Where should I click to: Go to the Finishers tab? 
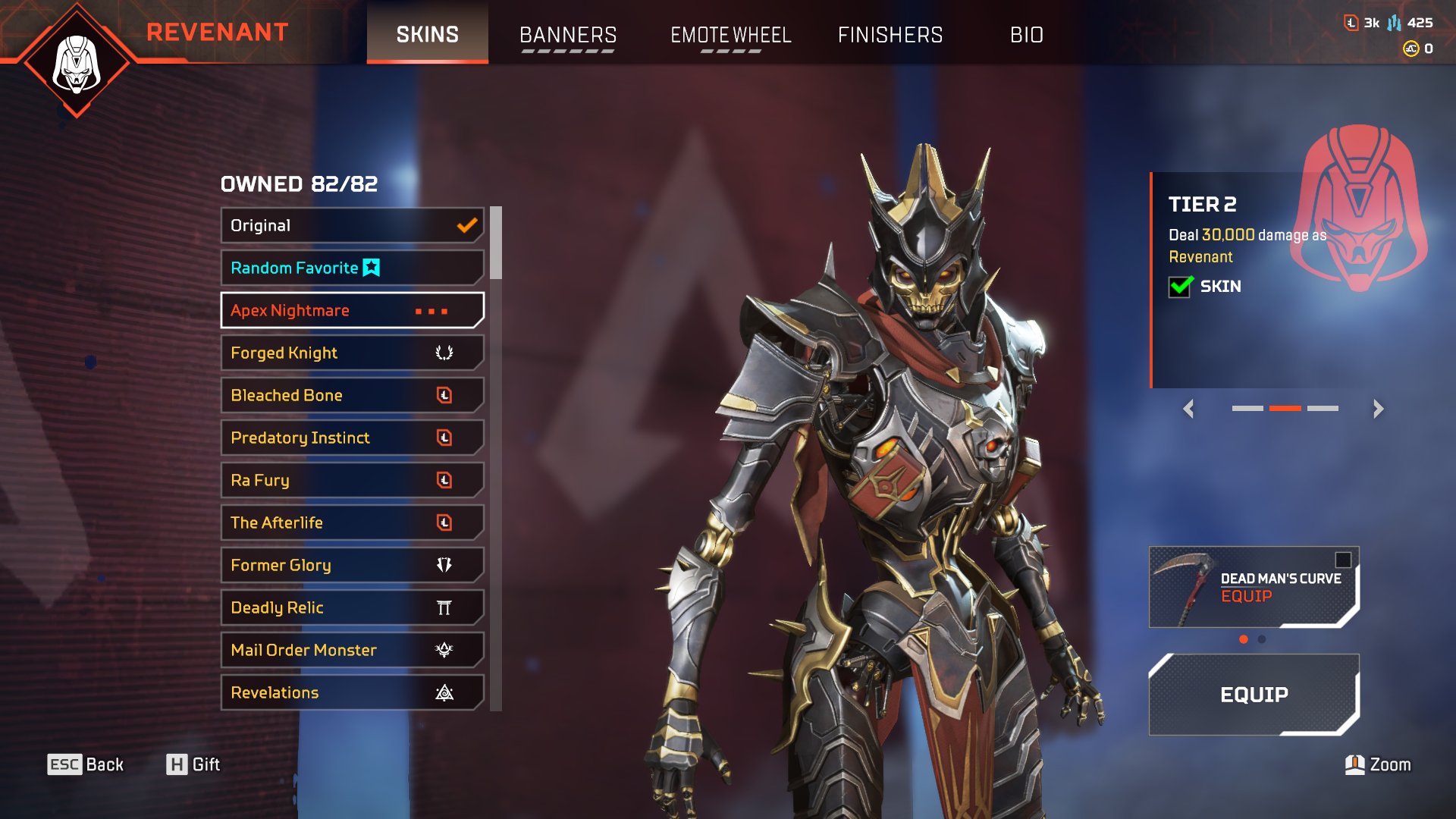pyautogui.click(x=890, y=35)
